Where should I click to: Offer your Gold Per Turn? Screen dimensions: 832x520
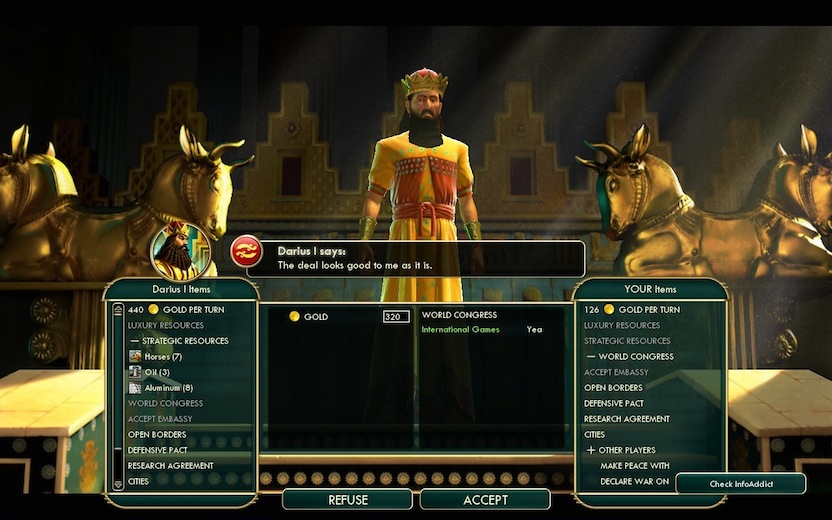(x=641, y=310)
